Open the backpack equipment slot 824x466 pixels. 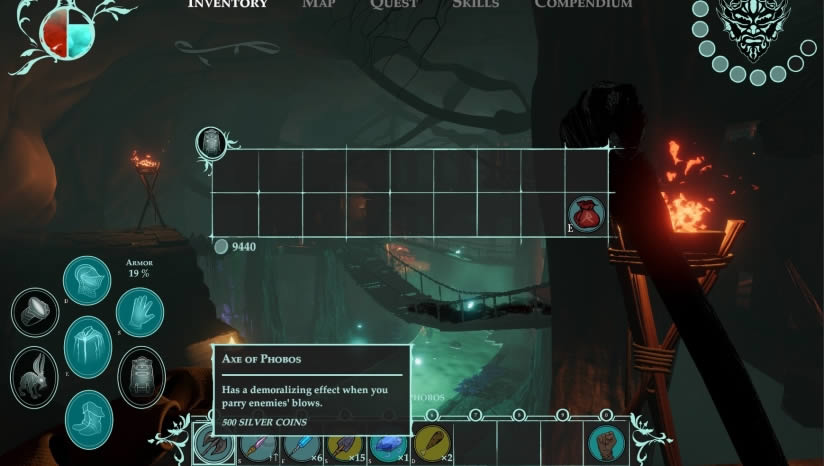[141, 376]
